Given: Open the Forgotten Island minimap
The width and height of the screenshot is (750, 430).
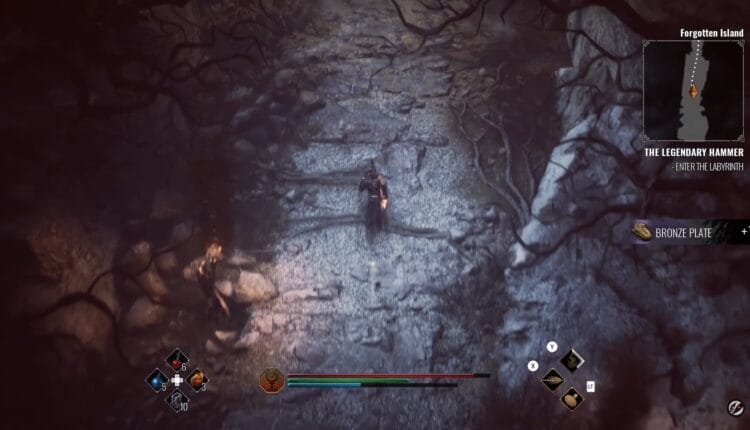Looking at the screenshot, I should [x=694, y=88].
